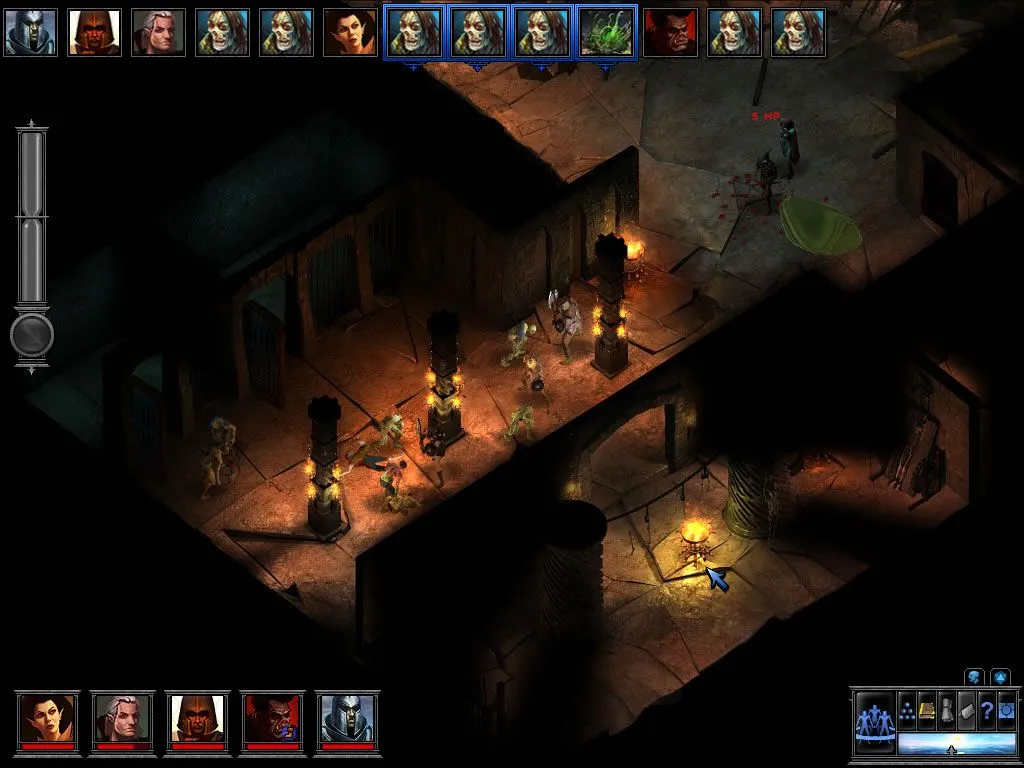Select the whole party with three-figures button
The height and width of the screenshot is (768, 1024).
click(x=873, y=722)
